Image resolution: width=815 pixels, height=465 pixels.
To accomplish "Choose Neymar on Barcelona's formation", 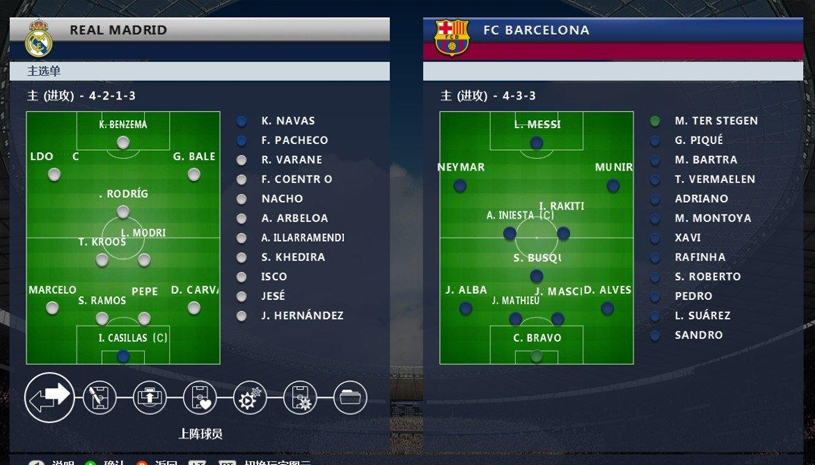I will click(x=460, y=185).
